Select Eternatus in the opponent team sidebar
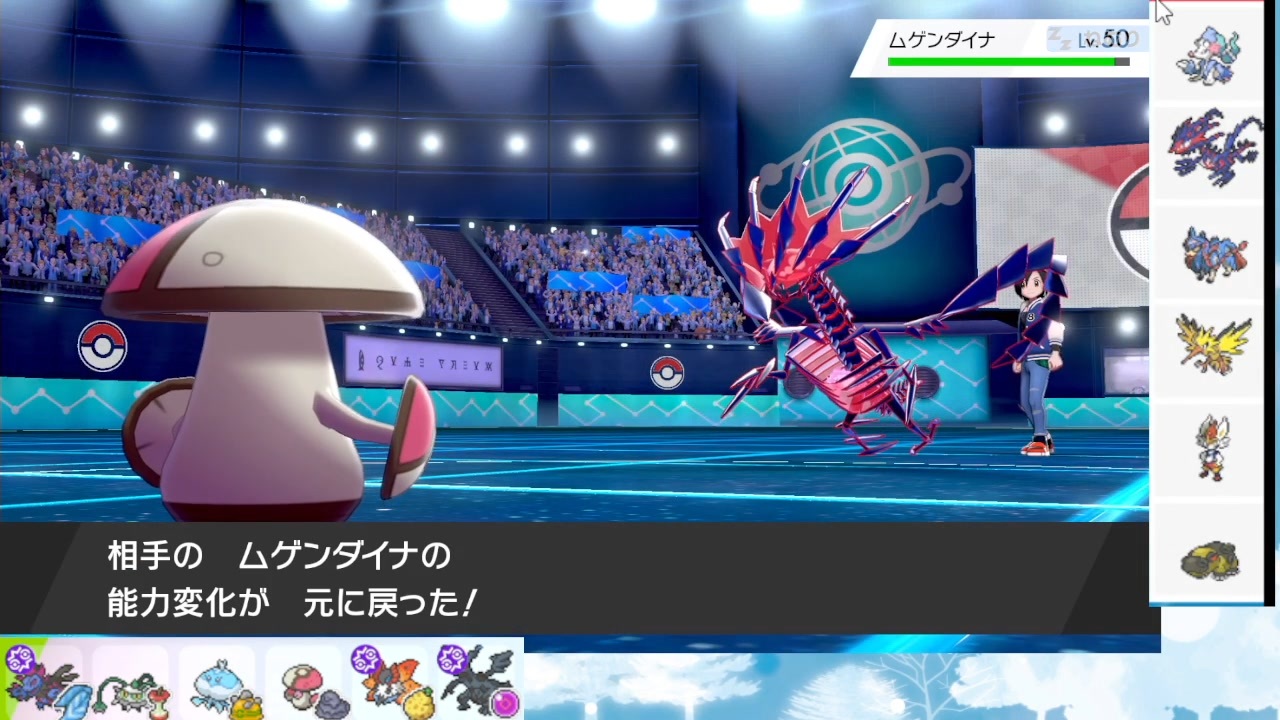Screen dimensions: 1280x720 click(1210, 152)
